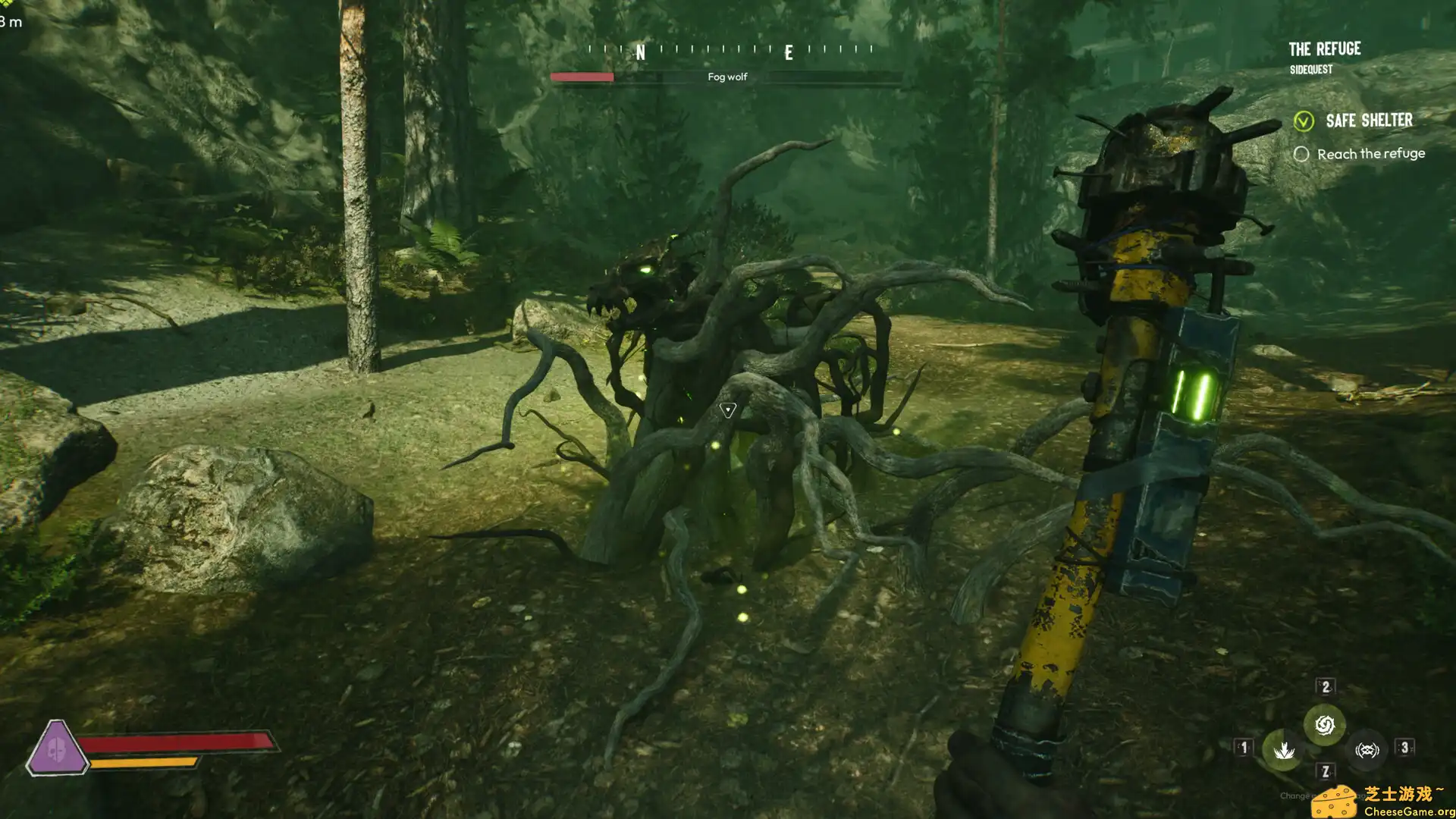Click the compass strip heading bar
This screenshot has height=819, width=1456.
tap(730, 50)
